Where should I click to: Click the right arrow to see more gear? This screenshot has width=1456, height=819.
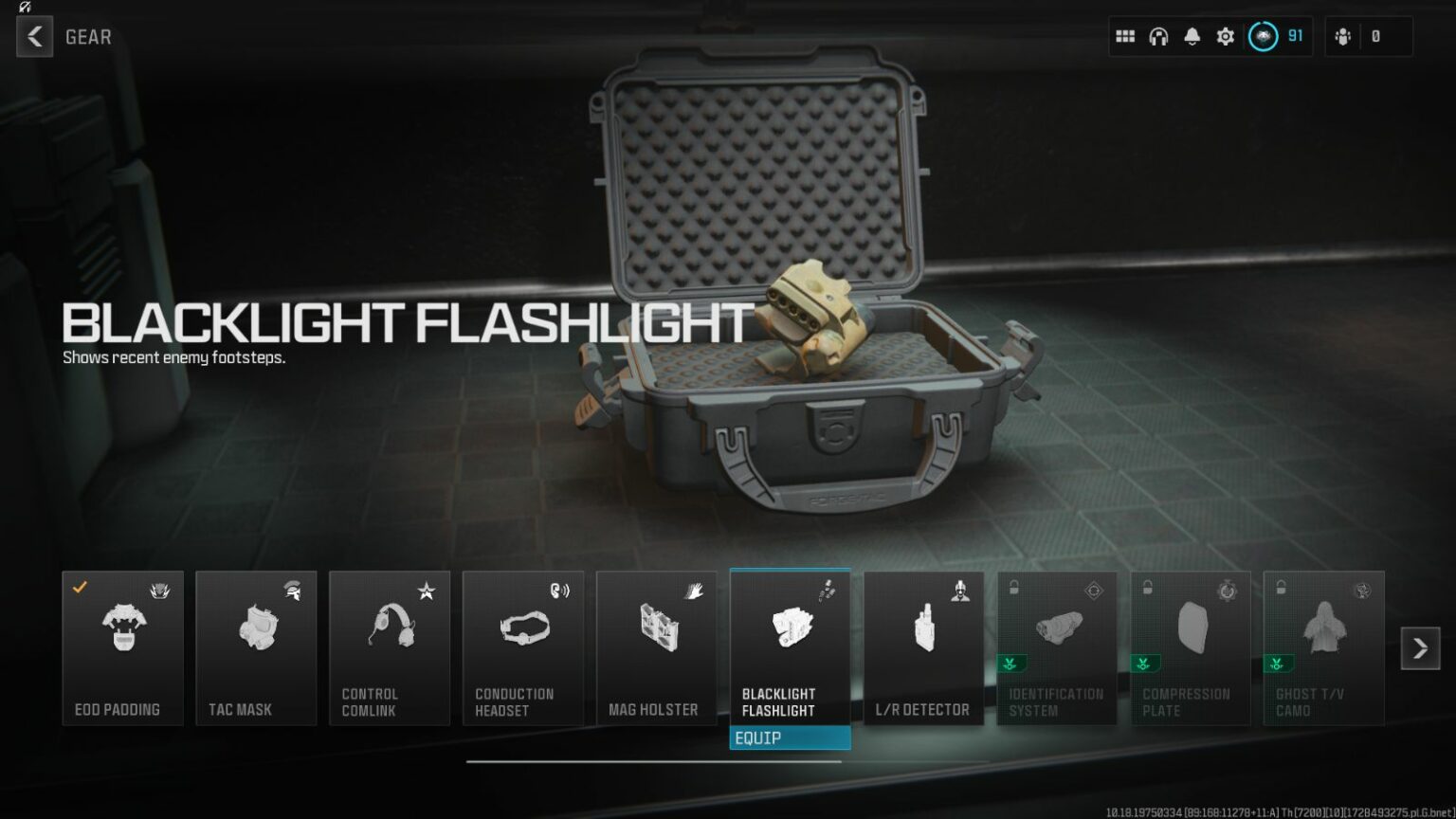point(1420,648)
